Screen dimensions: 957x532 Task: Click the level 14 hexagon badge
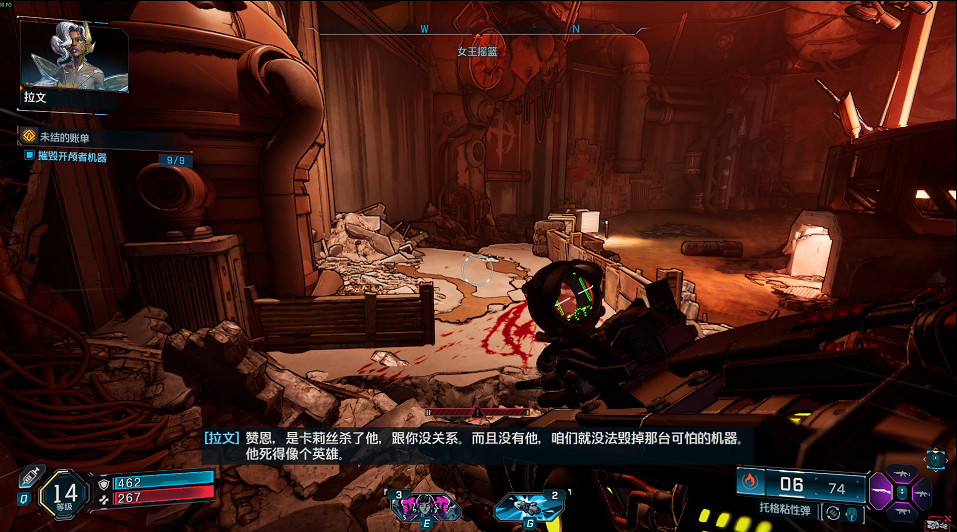click(65, 491)
